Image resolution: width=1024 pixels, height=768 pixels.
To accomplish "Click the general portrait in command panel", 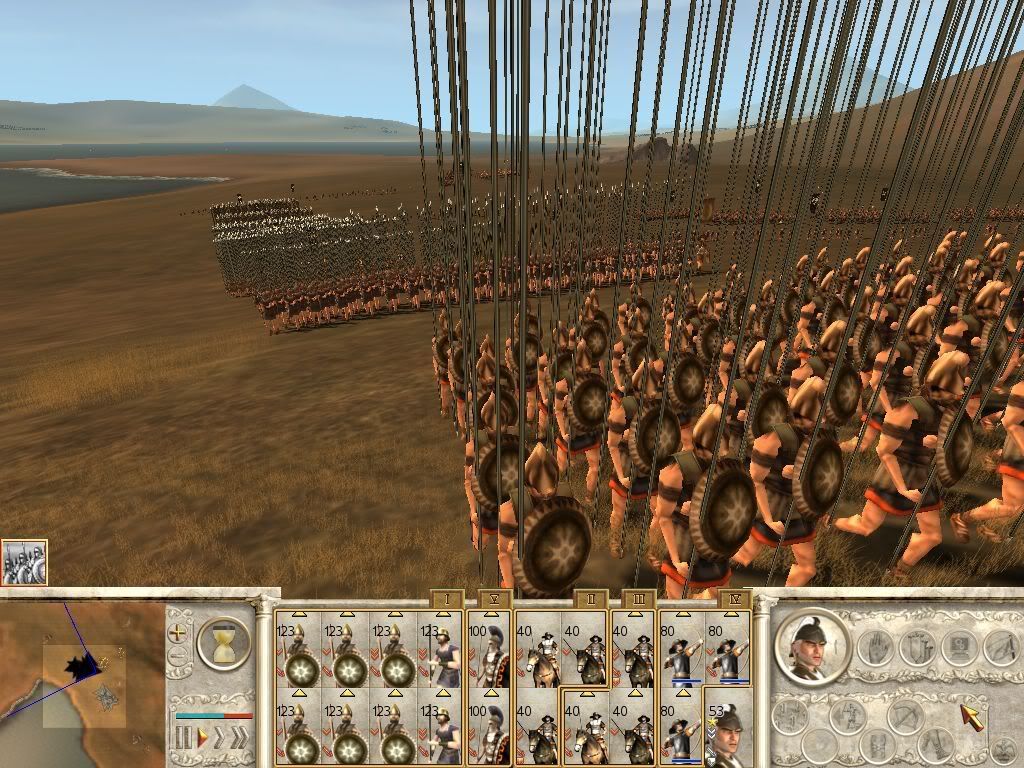I will click(x=812, y=645).
